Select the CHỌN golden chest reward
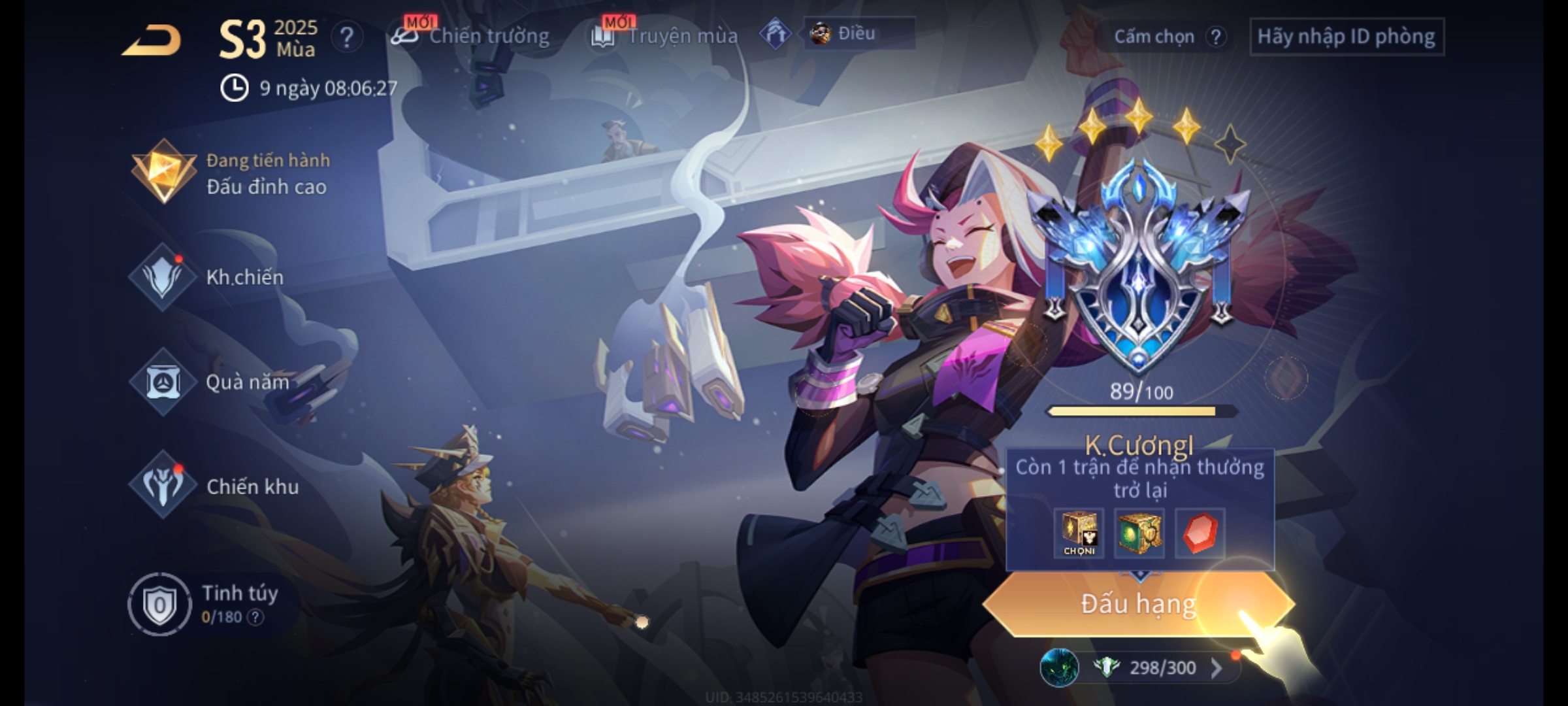 point(1079,533)
